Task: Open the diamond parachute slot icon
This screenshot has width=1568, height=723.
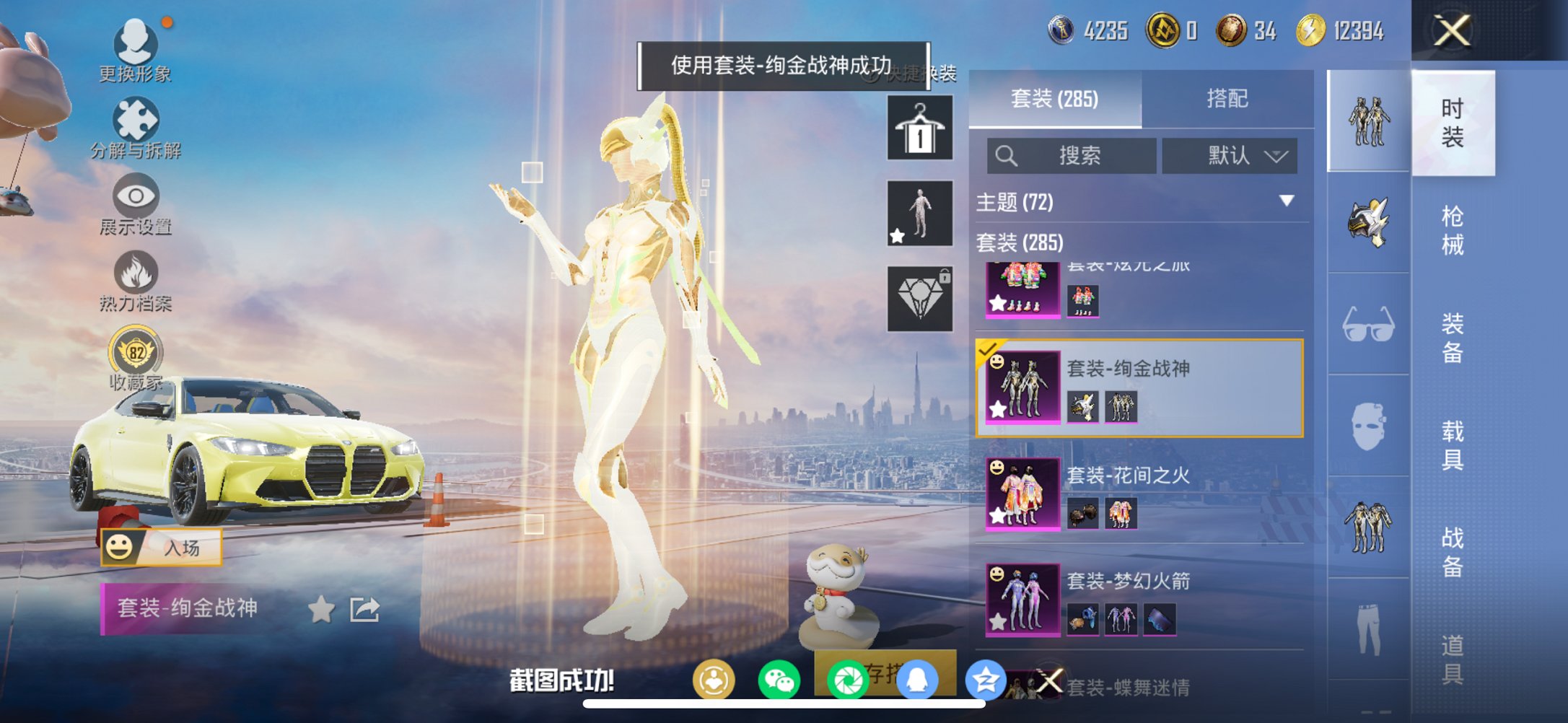Action: pyautogui.click(x=919, y=298)
